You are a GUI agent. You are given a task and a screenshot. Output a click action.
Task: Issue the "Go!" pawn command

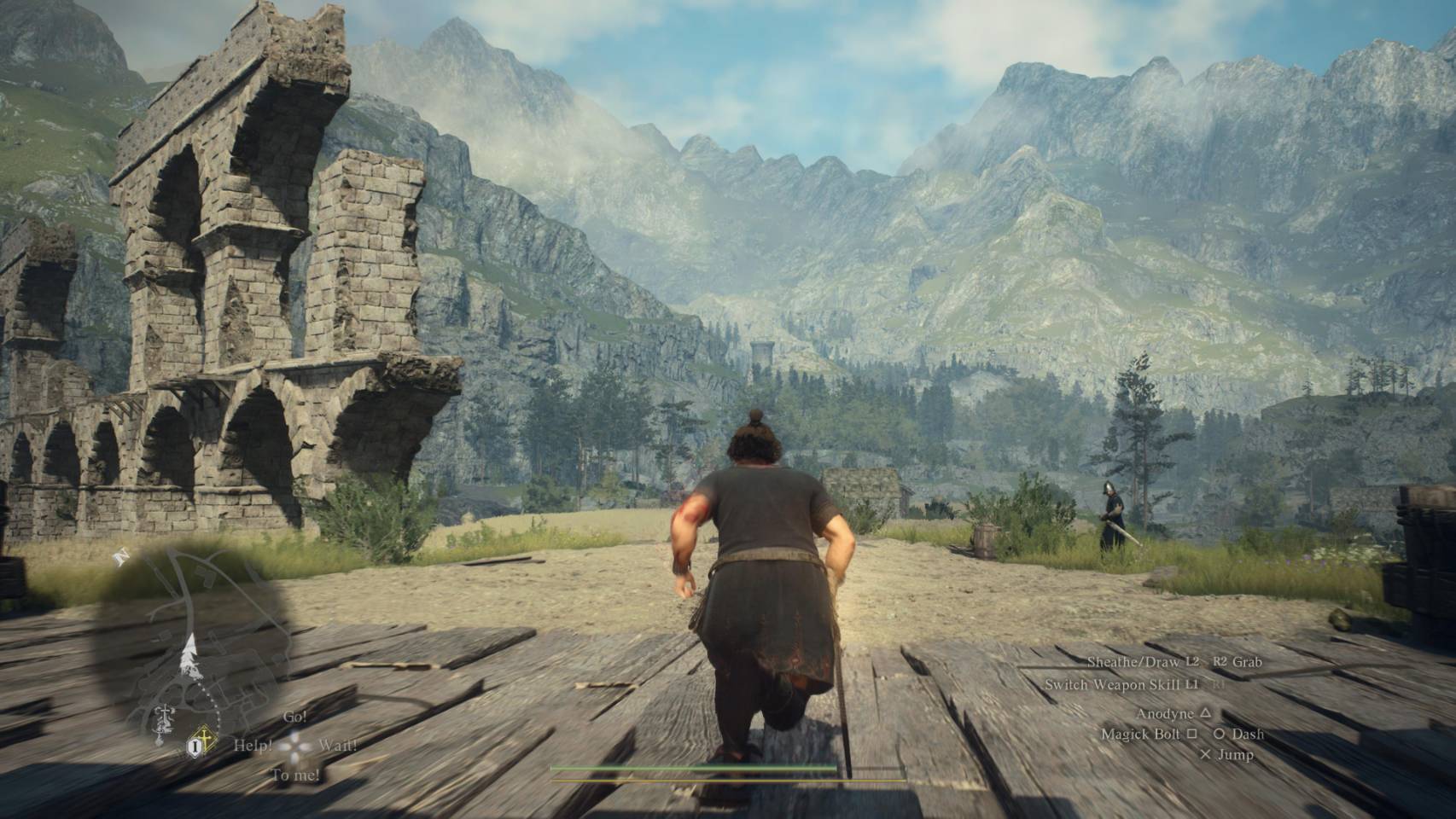pyautogui.click(x=294, y=717)
